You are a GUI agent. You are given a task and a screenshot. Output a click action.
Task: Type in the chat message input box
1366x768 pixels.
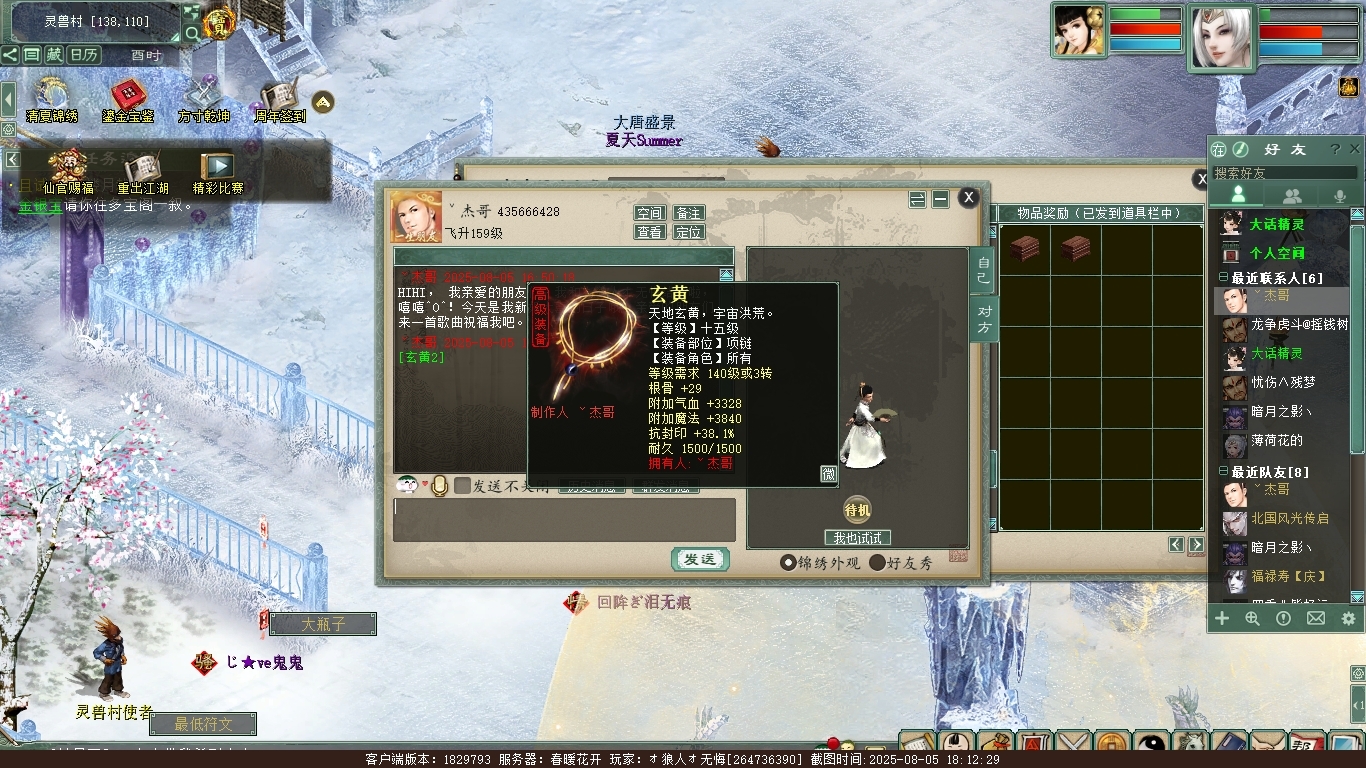click(x=564, y=520)
